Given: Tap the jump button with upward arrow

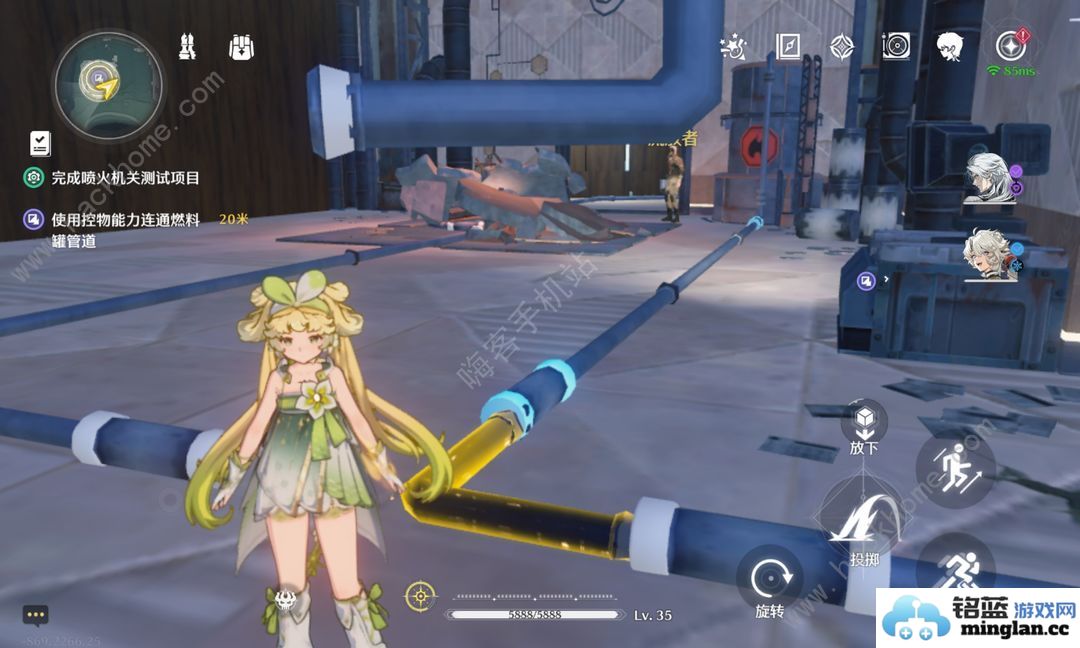Looking at the screenshot, I should pos(953,466).
